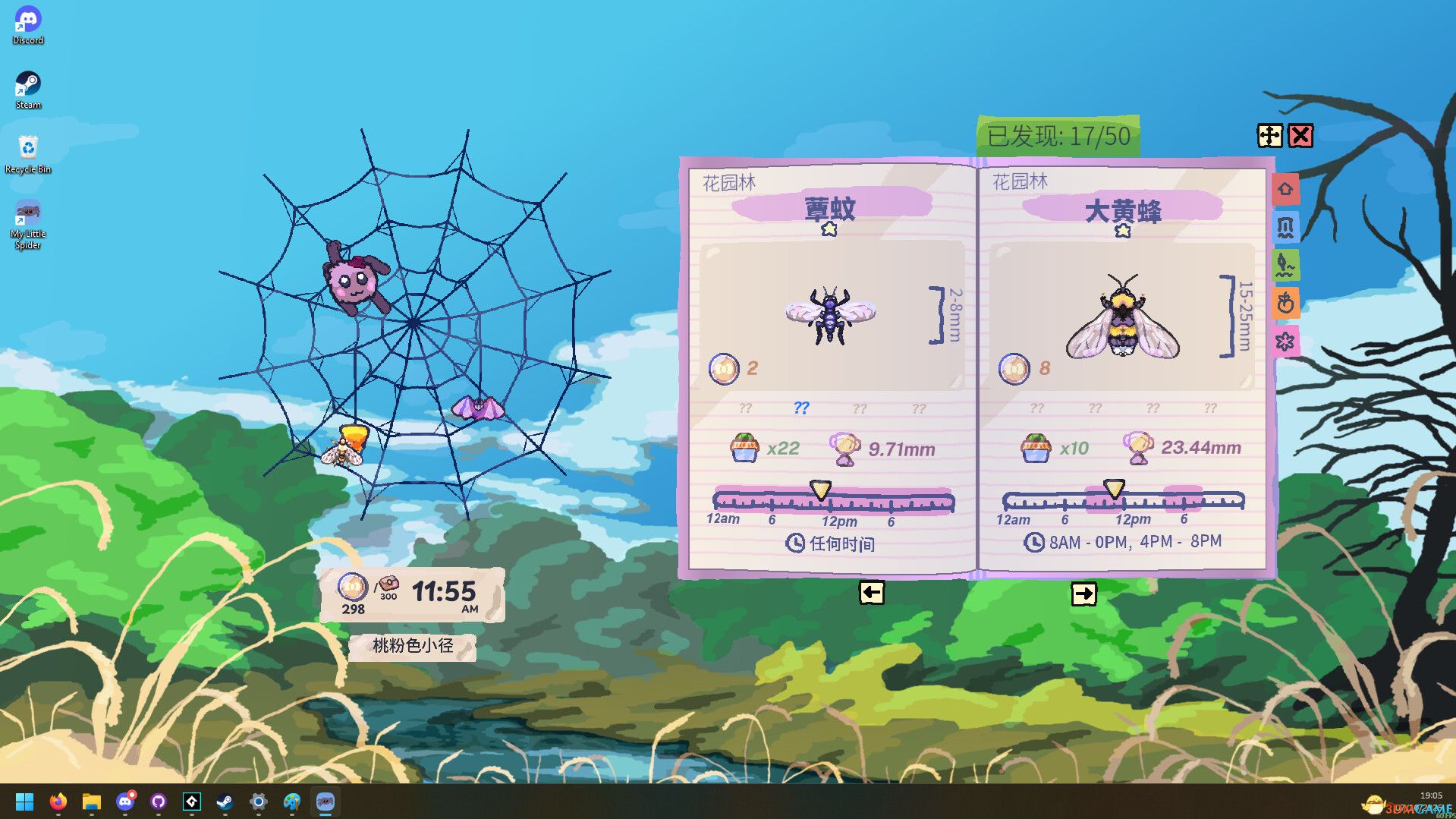This screenshot has width=1456, height=819.
Task: Click the time ruler marker for 蠓蚊
Action: pyautogui.click(x=822, y=489)
